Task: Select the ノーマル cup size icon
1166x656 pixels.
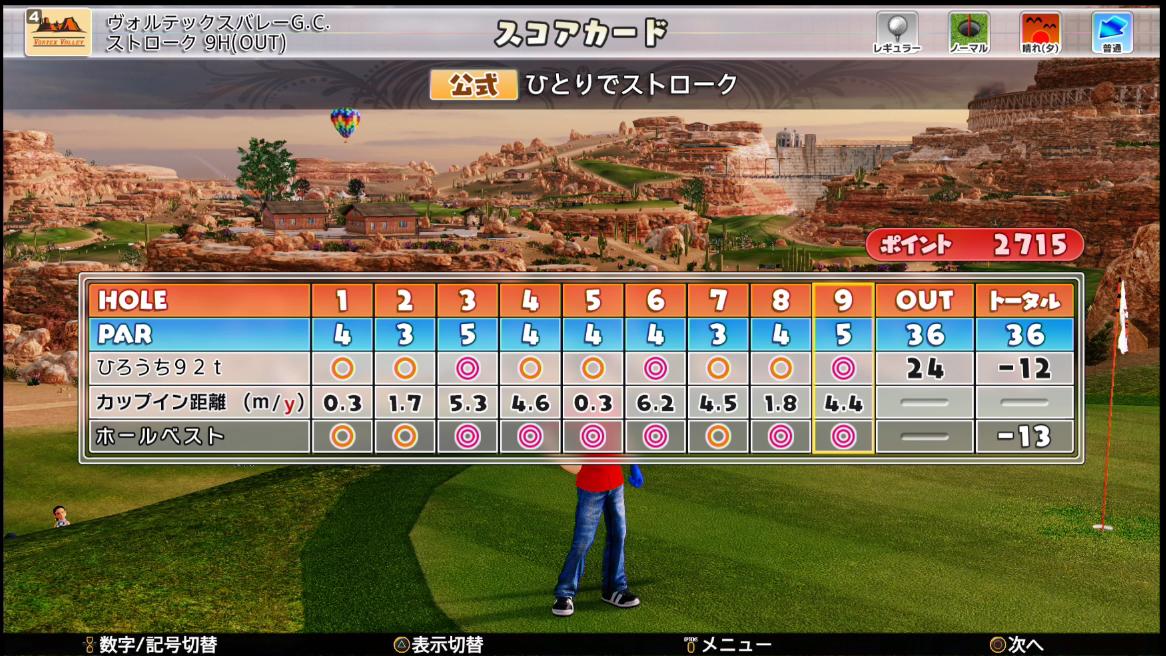Action: click(x=968, y=29)
